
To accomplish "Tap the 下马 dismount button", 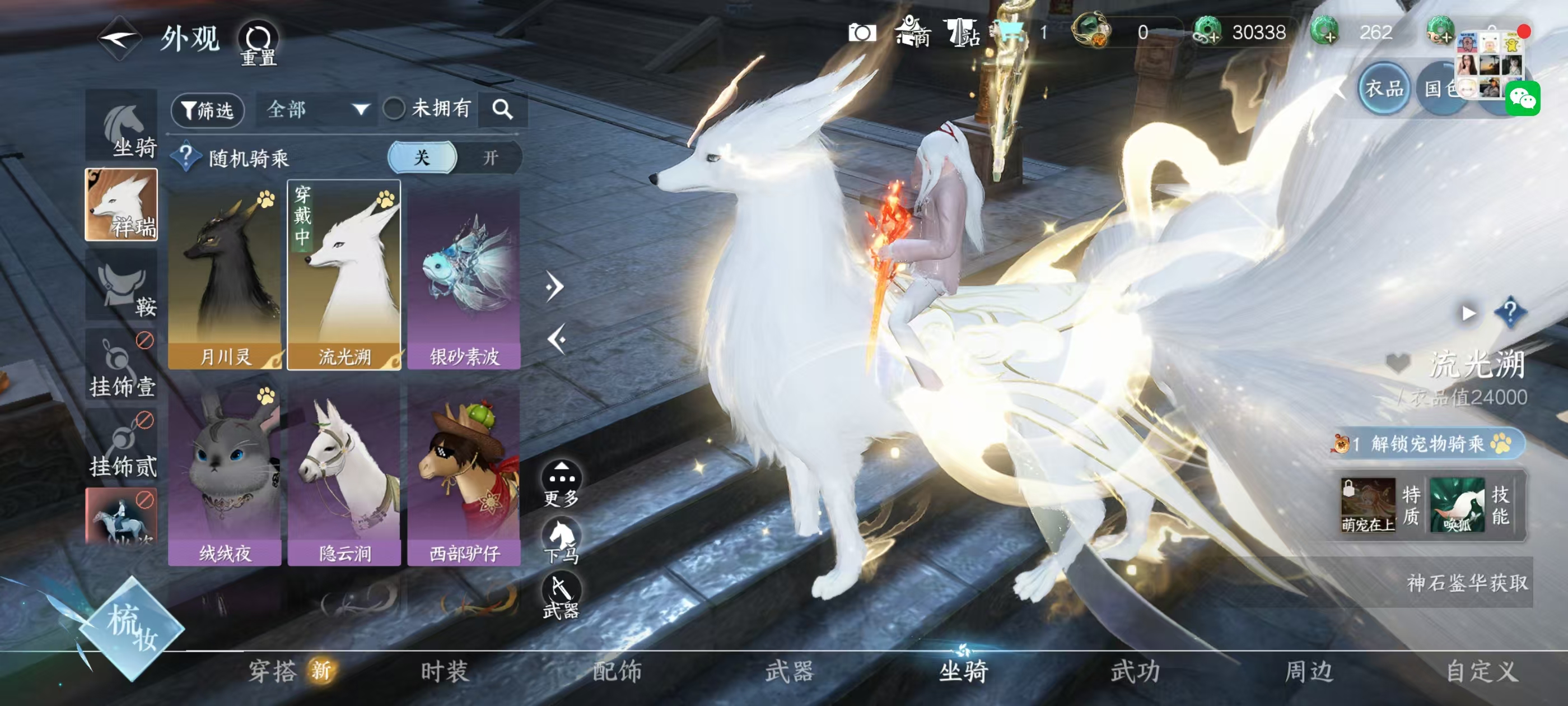I will (x=561, y=540).
